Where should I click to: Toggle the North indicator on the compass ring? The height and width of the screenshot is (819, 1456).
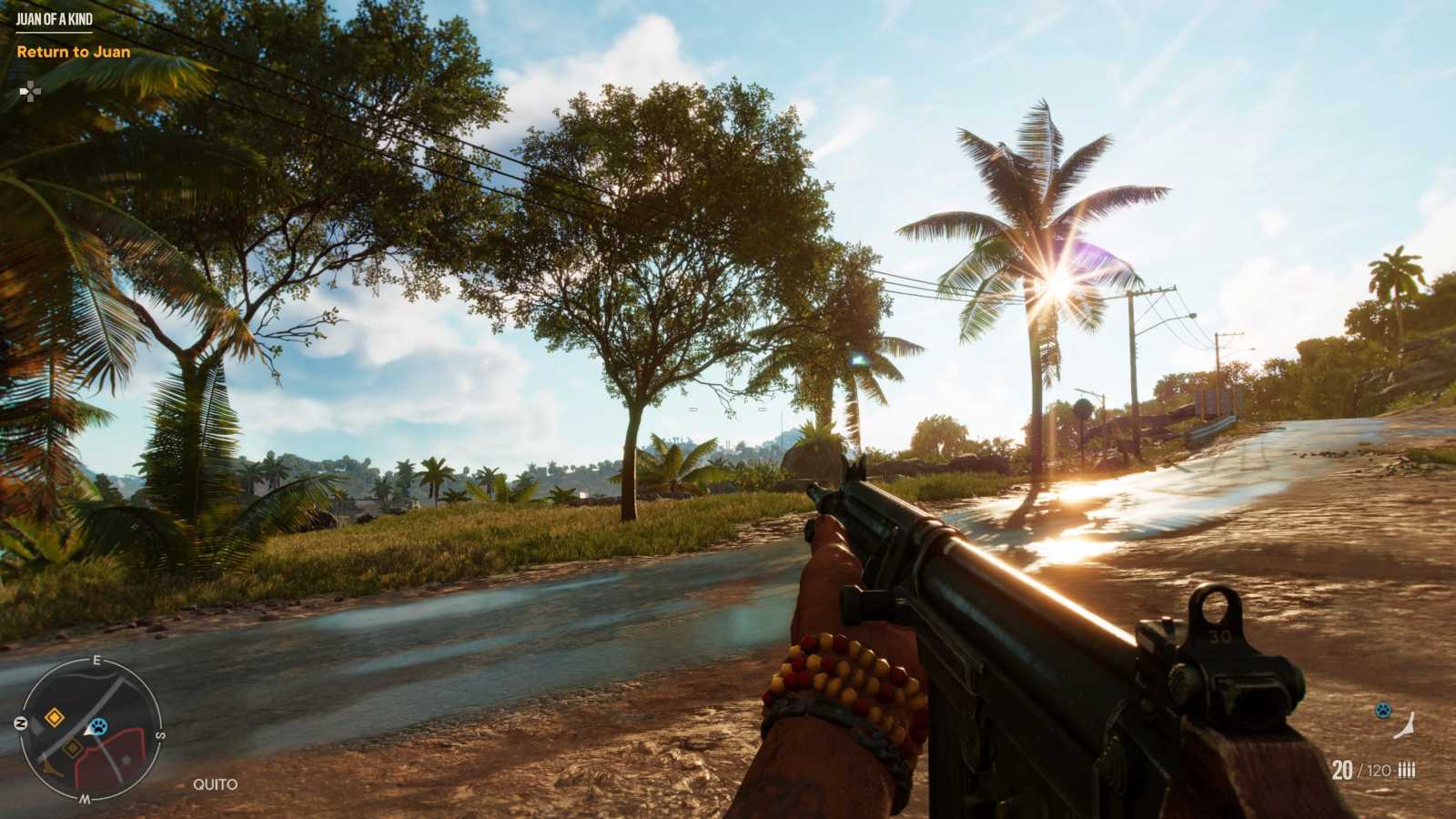[20, 722]
